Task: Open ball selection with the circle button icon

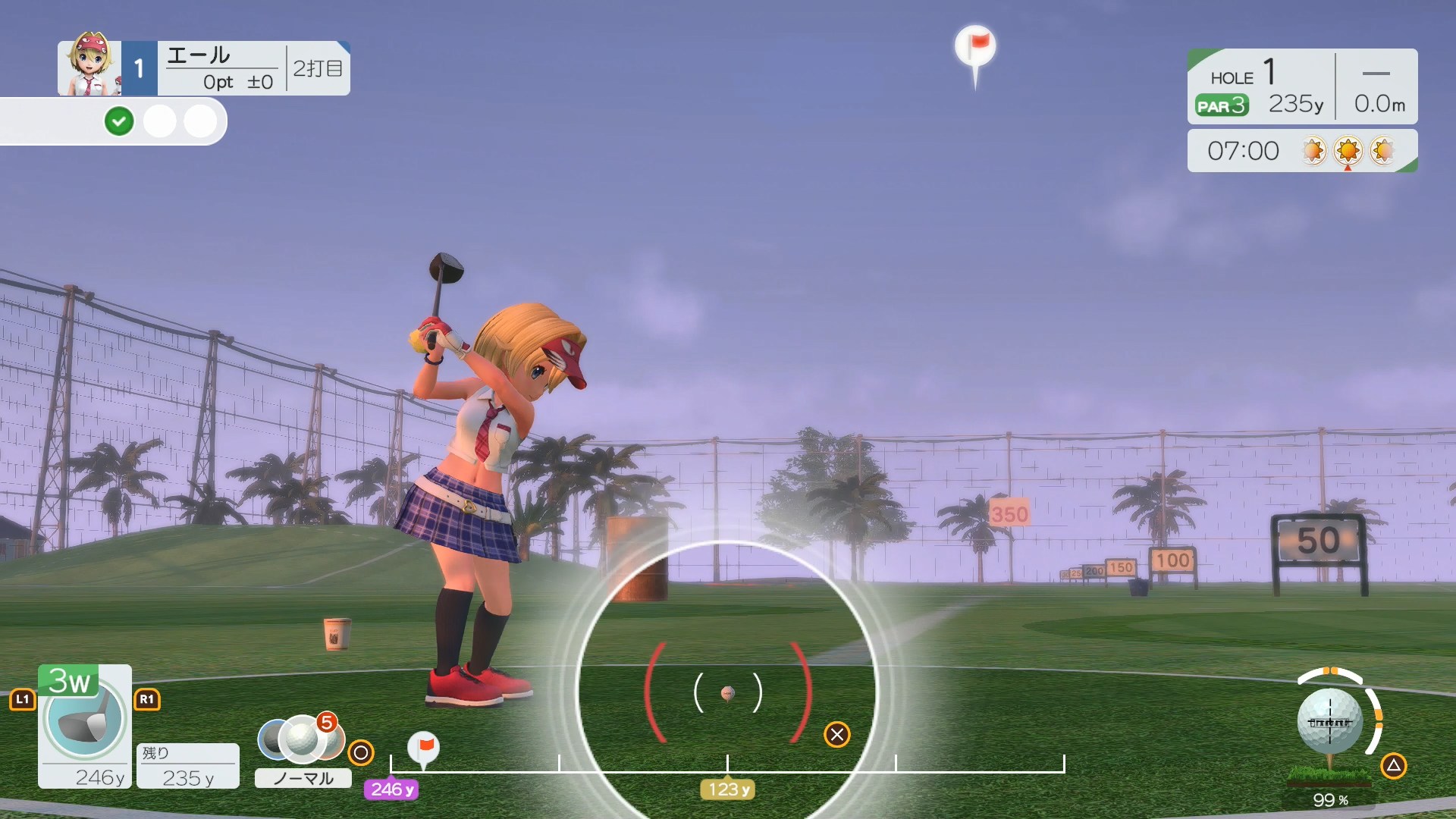Action: [x=362, y=752]
